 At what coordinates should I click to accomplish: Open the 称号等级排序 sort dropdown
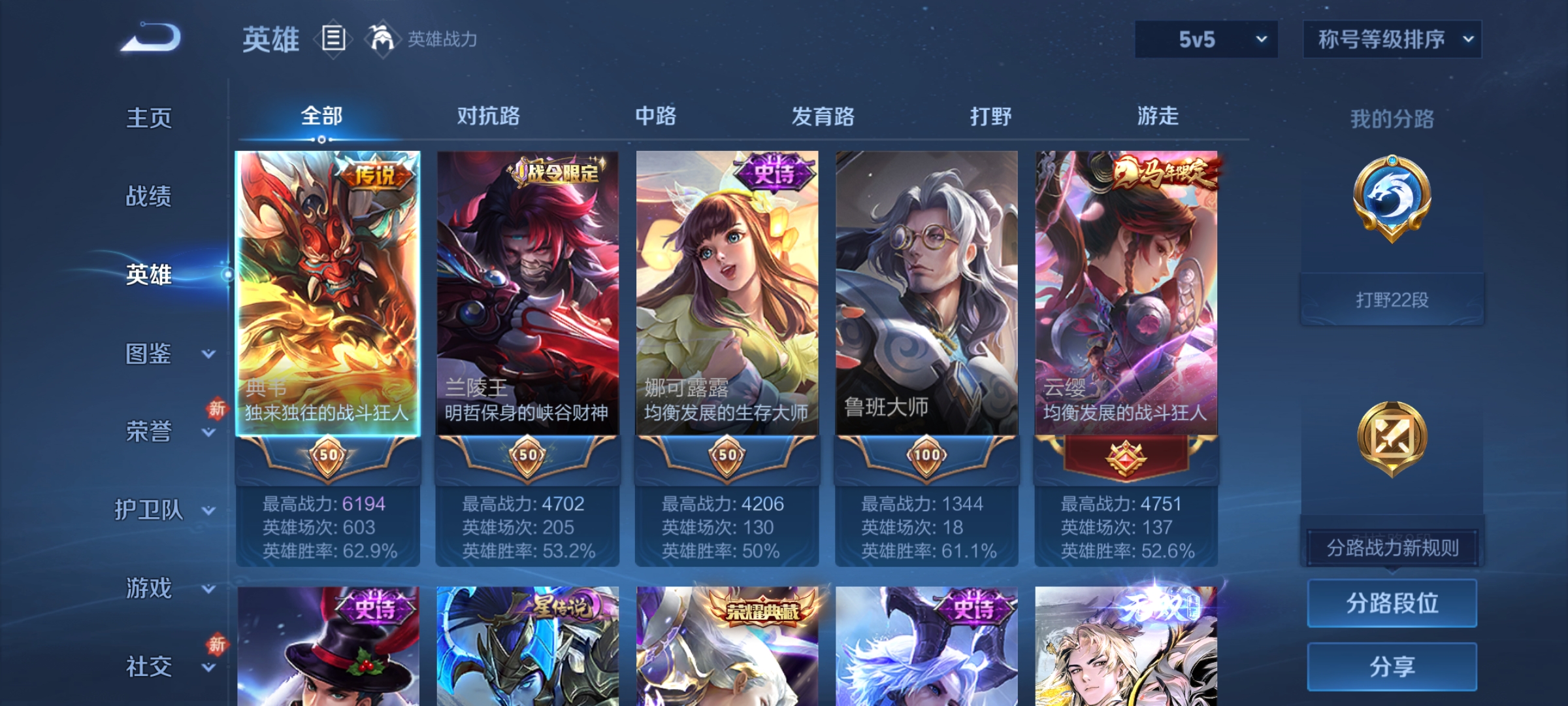click(x=1392, y=39)
